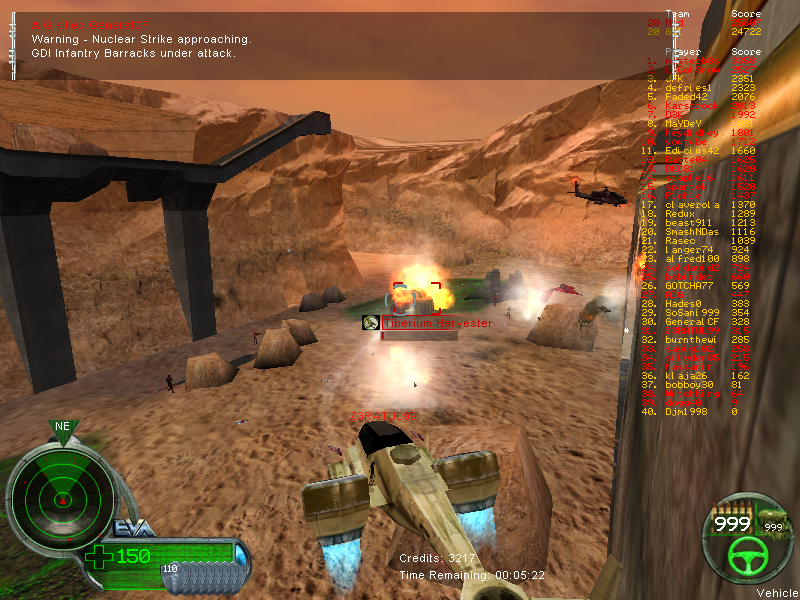Click SmashNDas on the scoreboard

tap(695, 232)
